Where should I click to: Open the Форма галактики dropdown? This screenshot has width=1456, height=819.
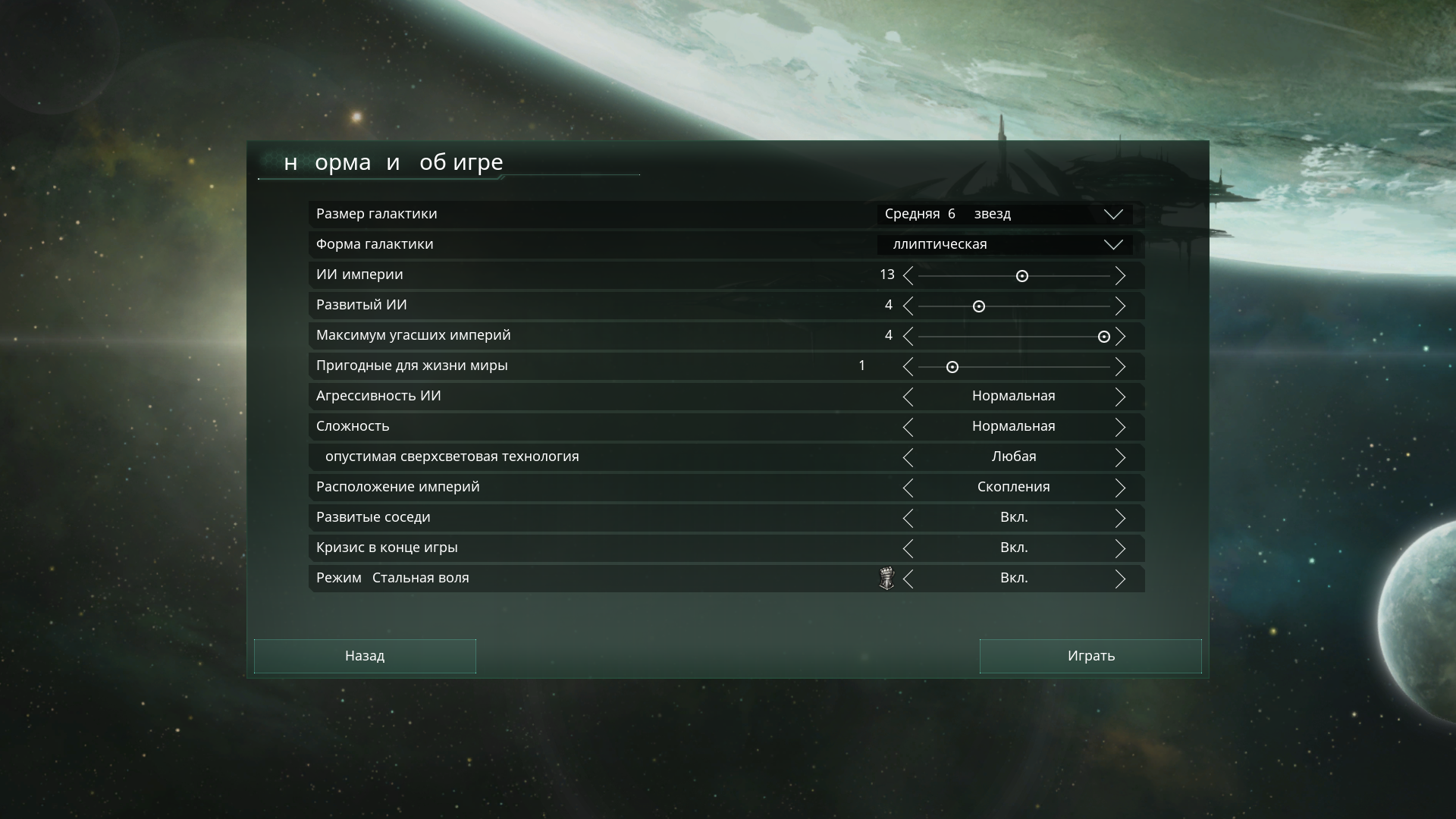(x=1113, y=244)
